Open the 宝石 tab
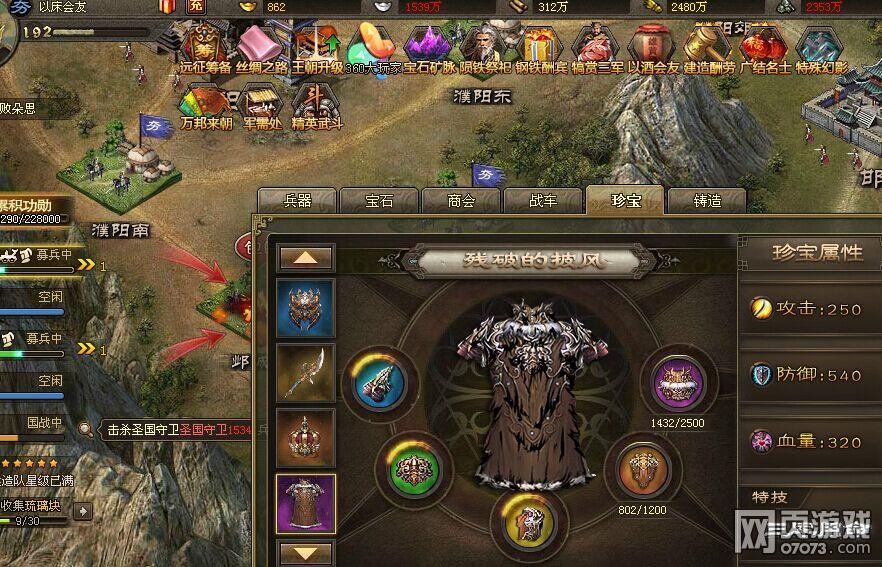The height and width of the screenshot is (567, 882). (379, 200)
